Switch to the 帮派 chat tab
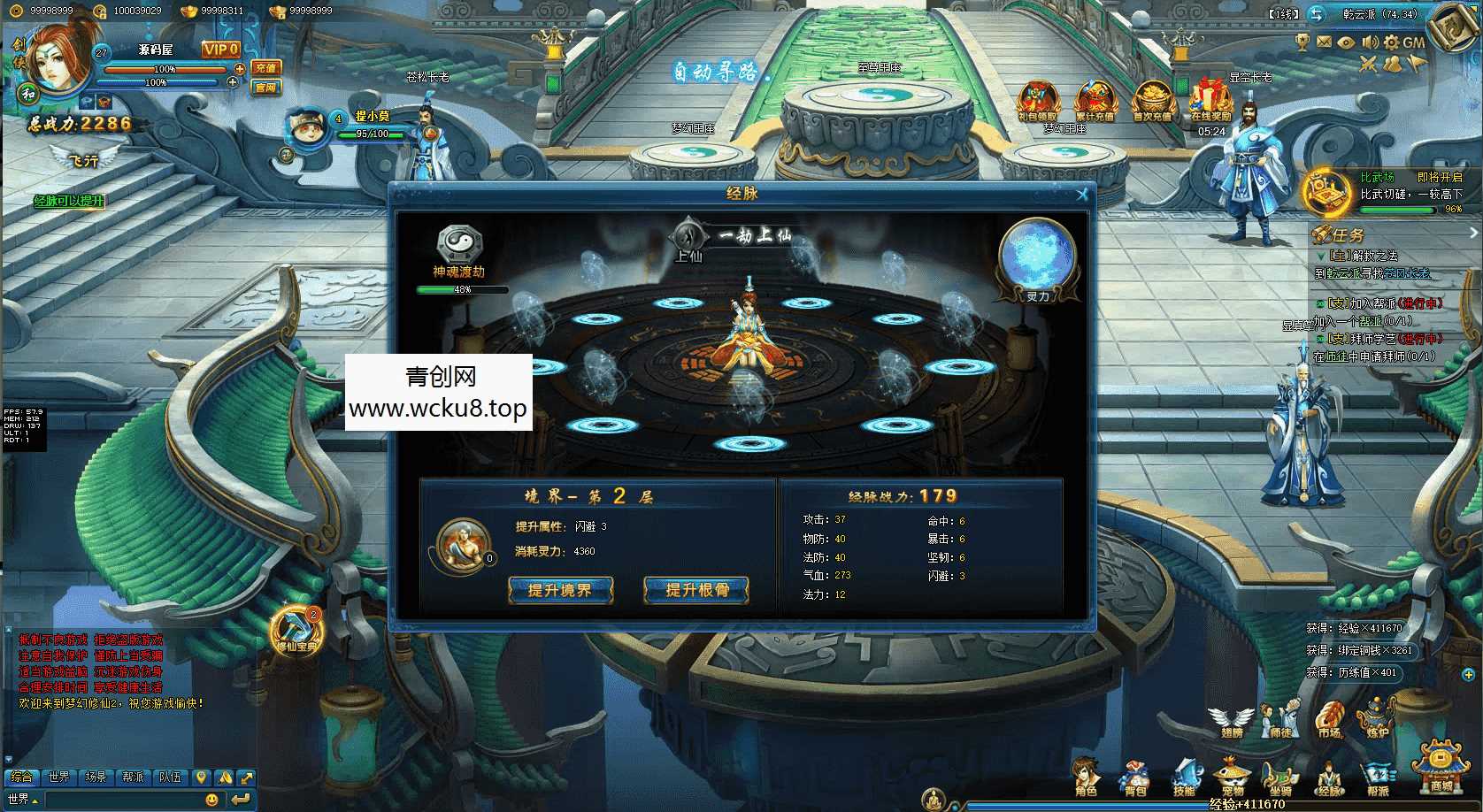 pyautogui.click(x=133, y=778)
